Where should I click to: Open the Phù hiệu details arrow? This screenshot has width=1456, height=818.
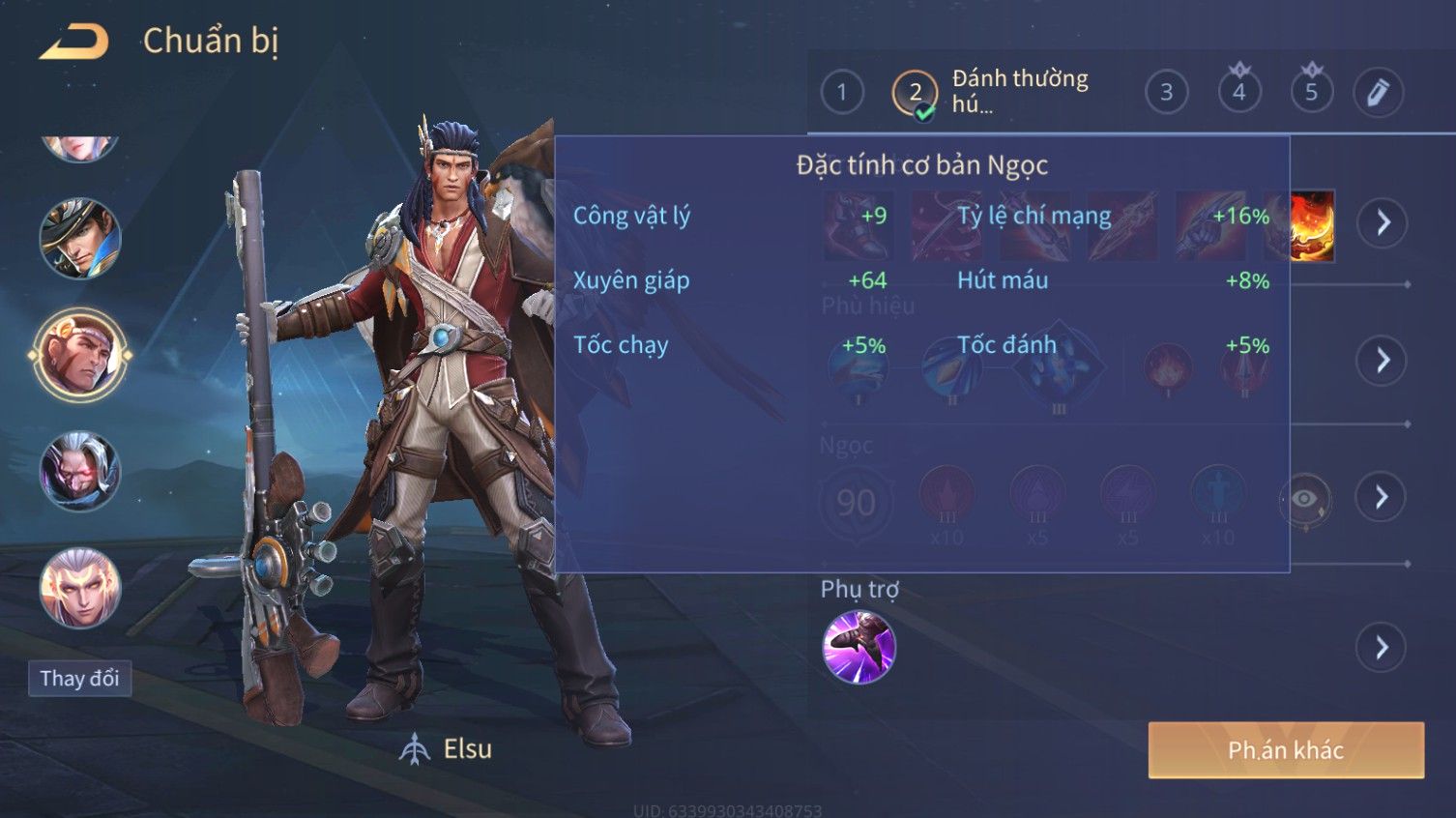[x=1382, y=362]
